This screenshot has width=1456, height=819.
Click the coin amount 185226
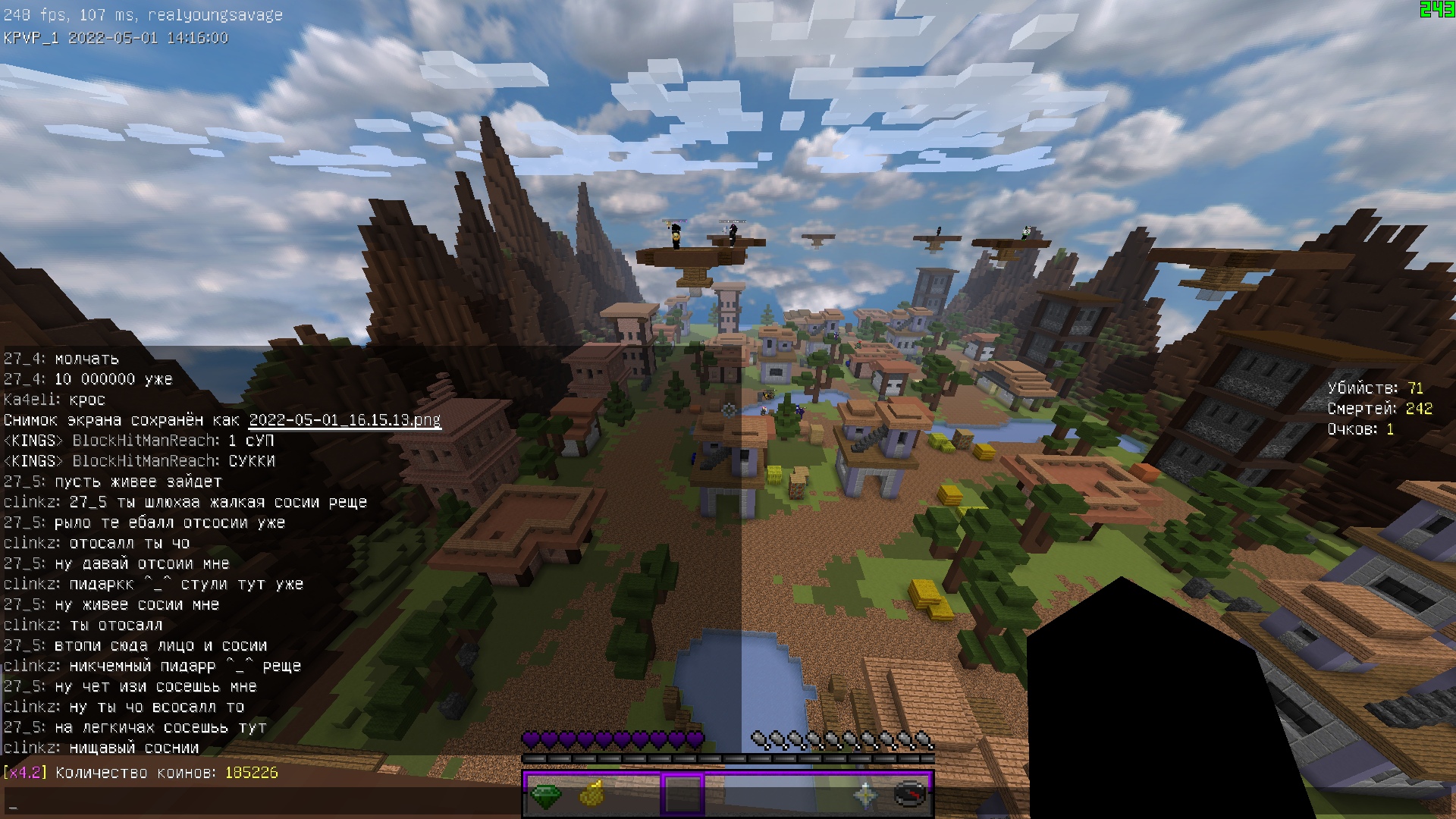(251, 774)
